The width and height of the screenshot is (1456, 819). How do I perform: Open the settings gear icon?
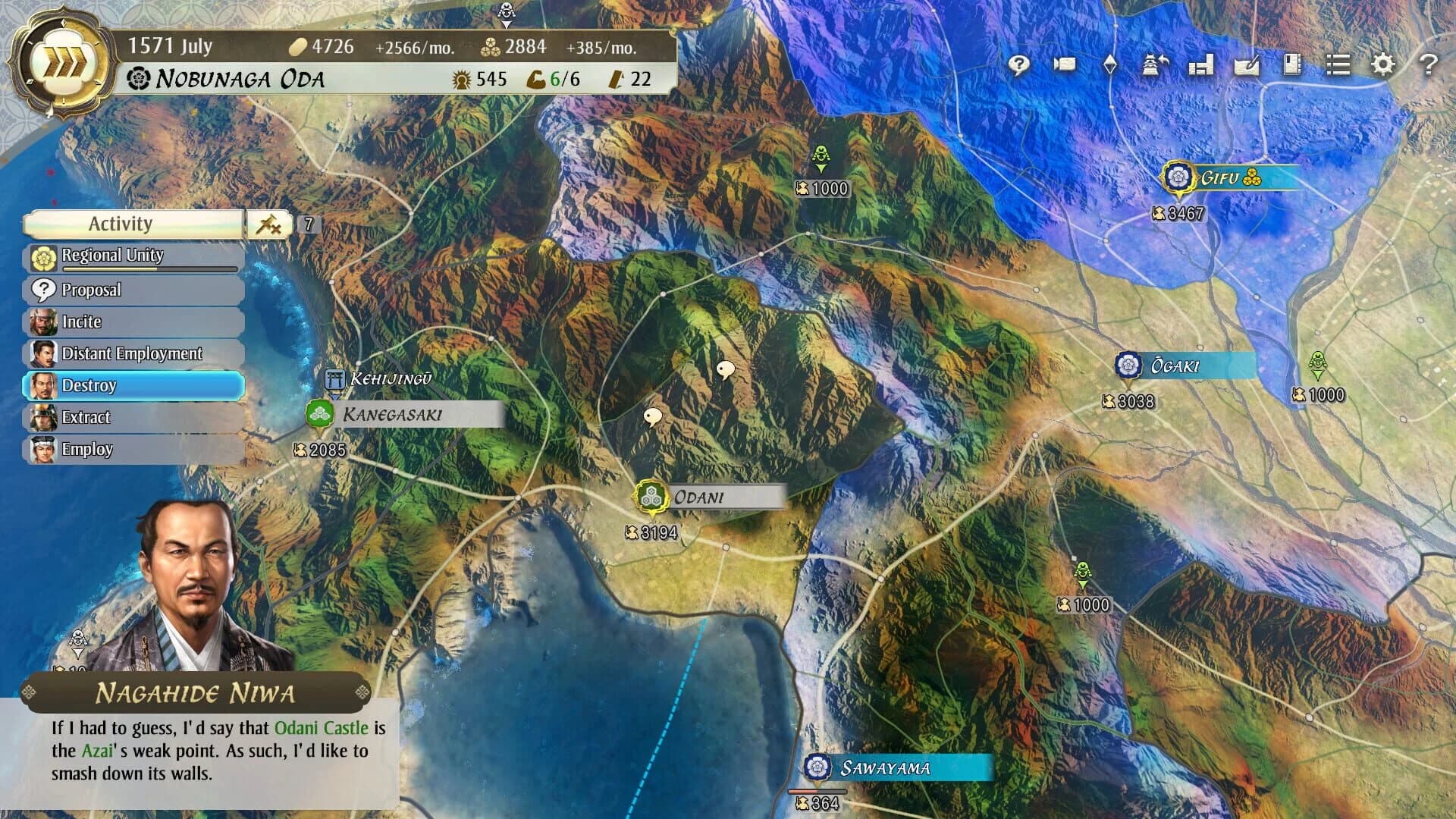tap(1382, 66)
